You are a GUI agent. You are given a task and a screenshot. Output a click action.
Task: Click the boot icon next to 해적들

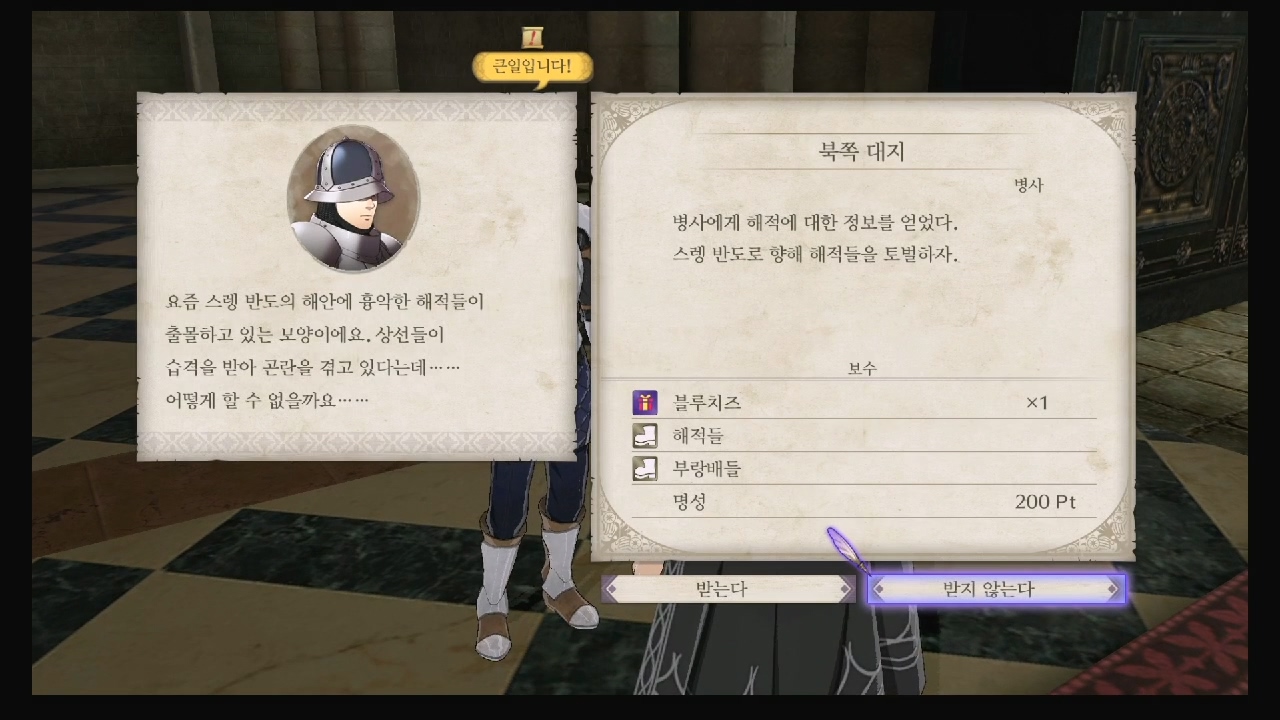coord(645,434)
